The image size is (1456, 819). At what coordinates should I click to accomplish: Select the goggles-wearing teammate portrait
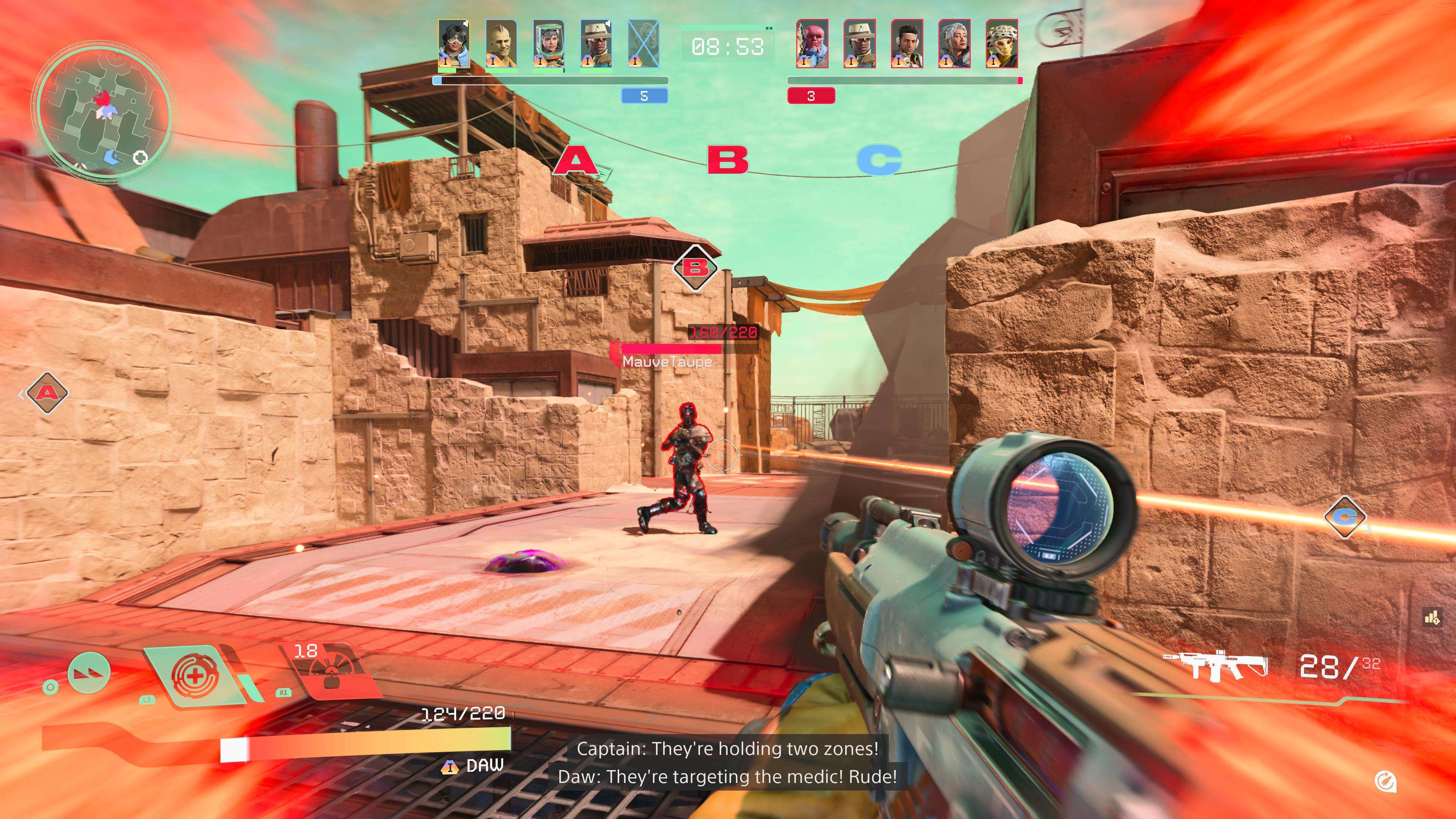tap(453, 44)
